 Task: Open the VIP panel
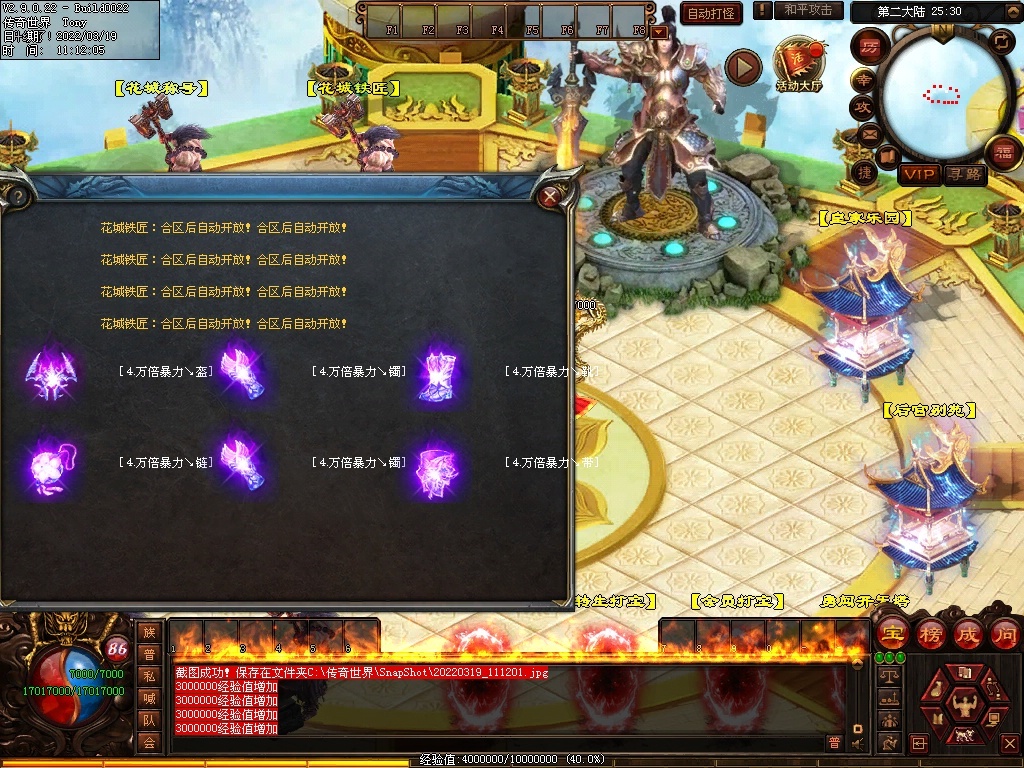click(x=918, y=175)
